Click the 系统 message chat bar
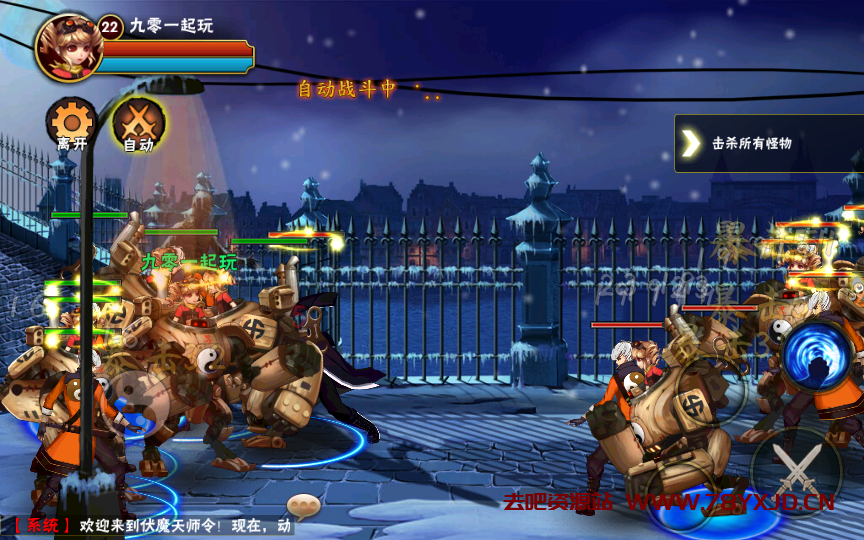 click(x=150, y=526)
